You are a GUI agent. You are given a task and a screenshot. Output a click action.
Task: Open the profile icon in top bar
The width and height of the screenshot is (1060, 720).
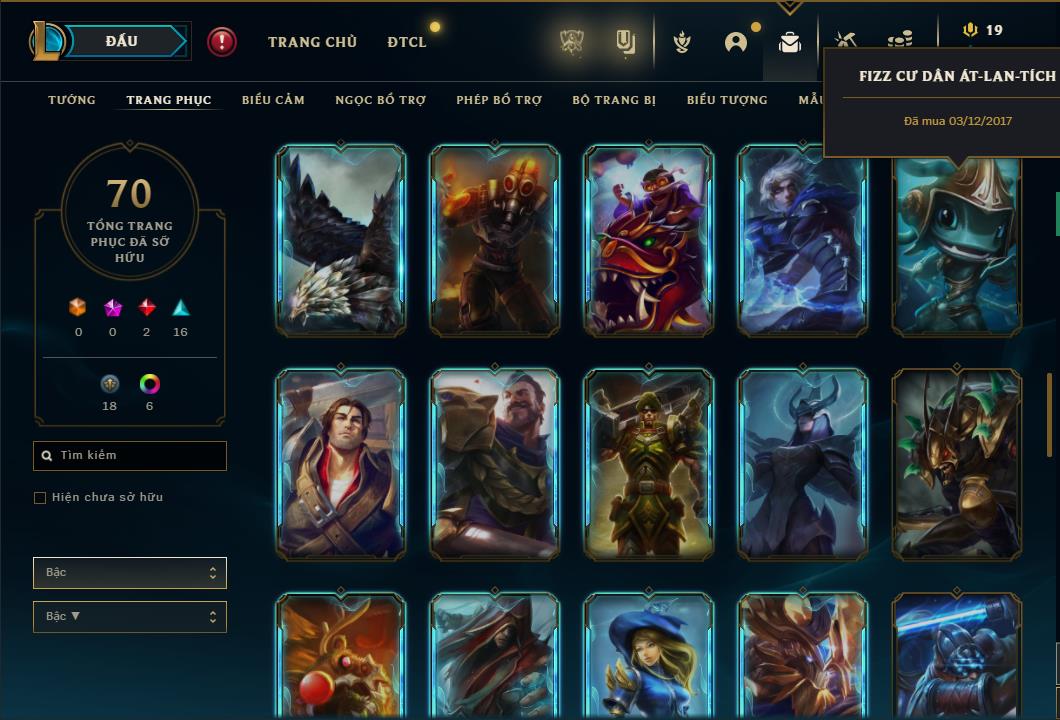click(x=736, y=42)
